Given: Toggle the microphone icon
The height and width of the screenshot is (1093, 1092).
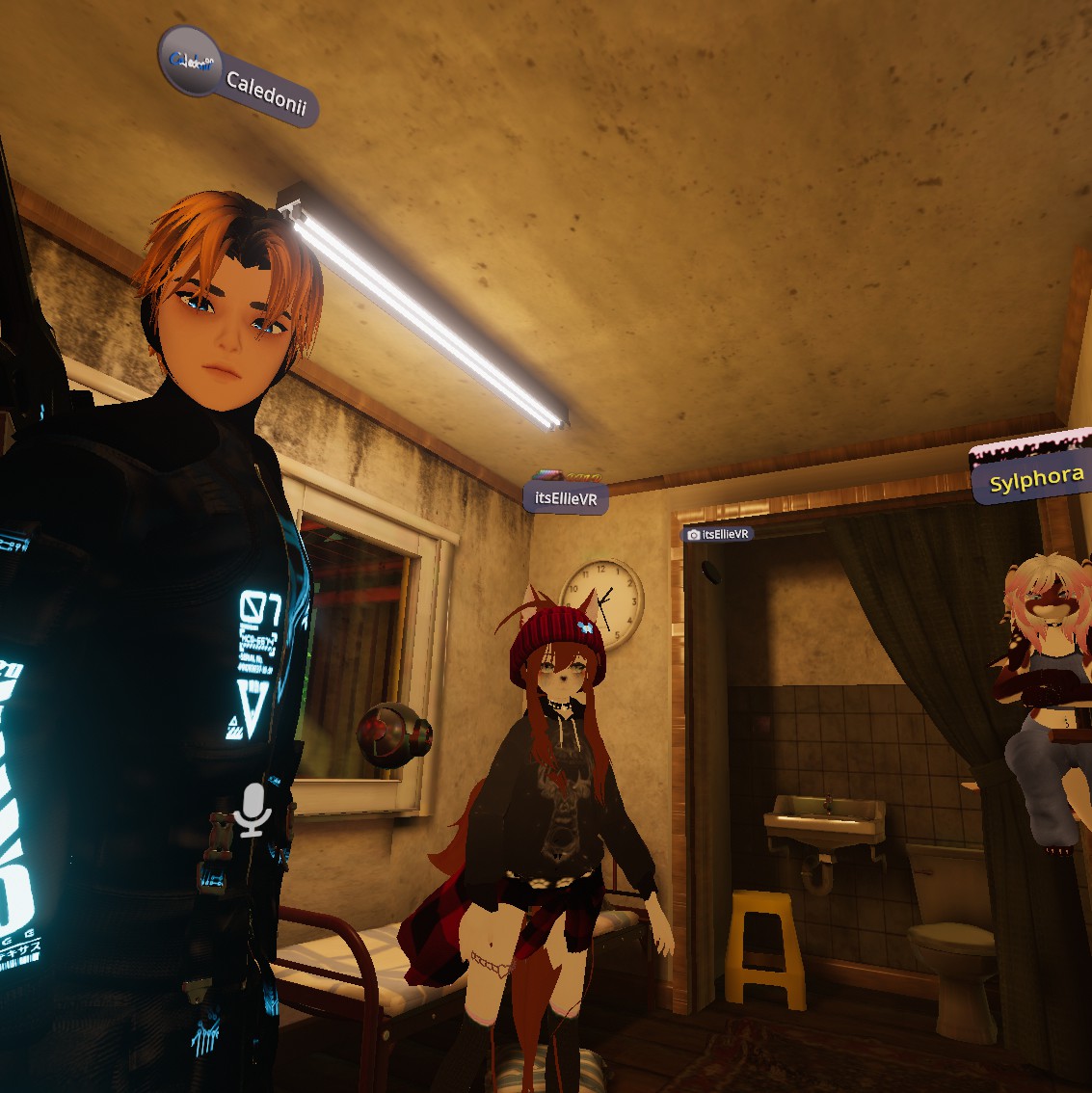Looking at the screenshot, I should coord(253,810).
